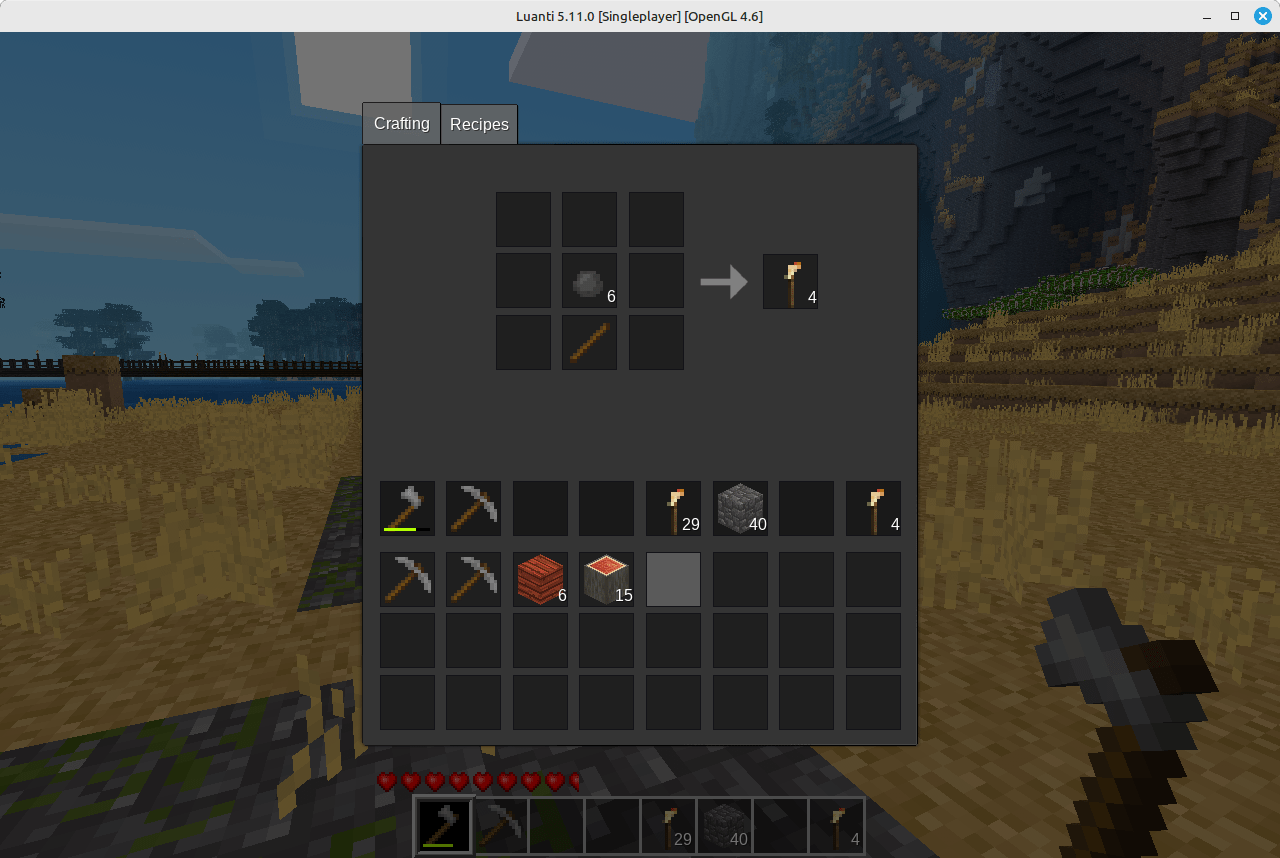The image size is (1280, 858).
Task: Select the stack of 15 tree trunks
Action: pos(606,579)
